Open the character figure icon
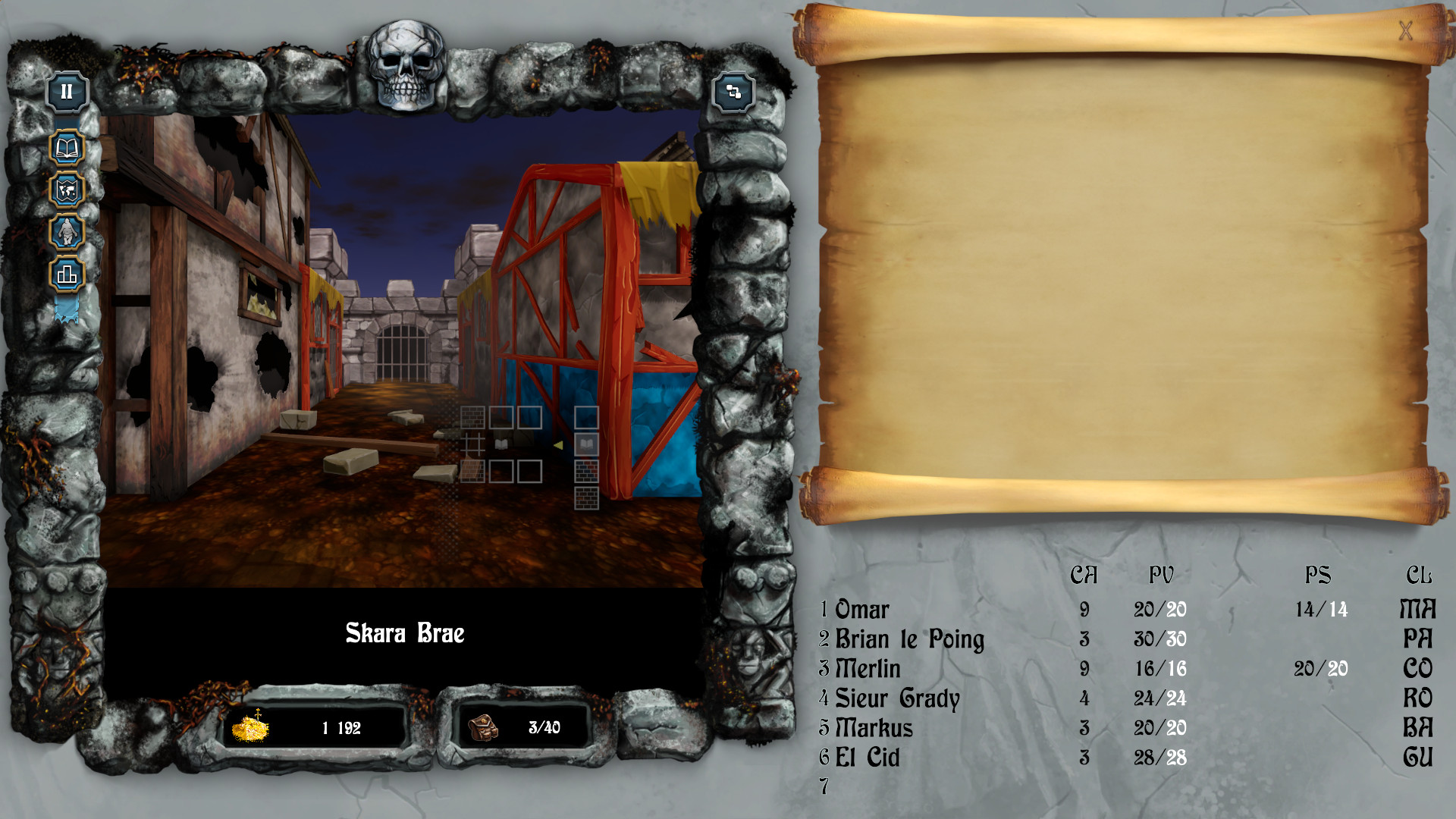Image resolution: width=1456 pixels, height=819 pixels. point(67,232)
